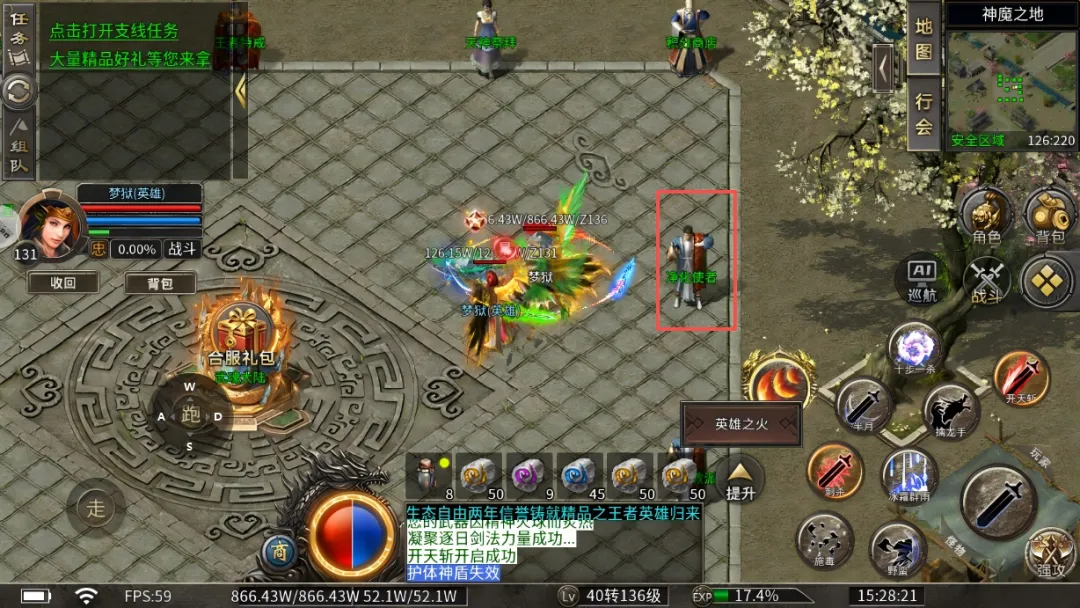The image size is (1080, 608).
Task: Tap the 战斗 crossed-swords icon
Action: (986, 280)
